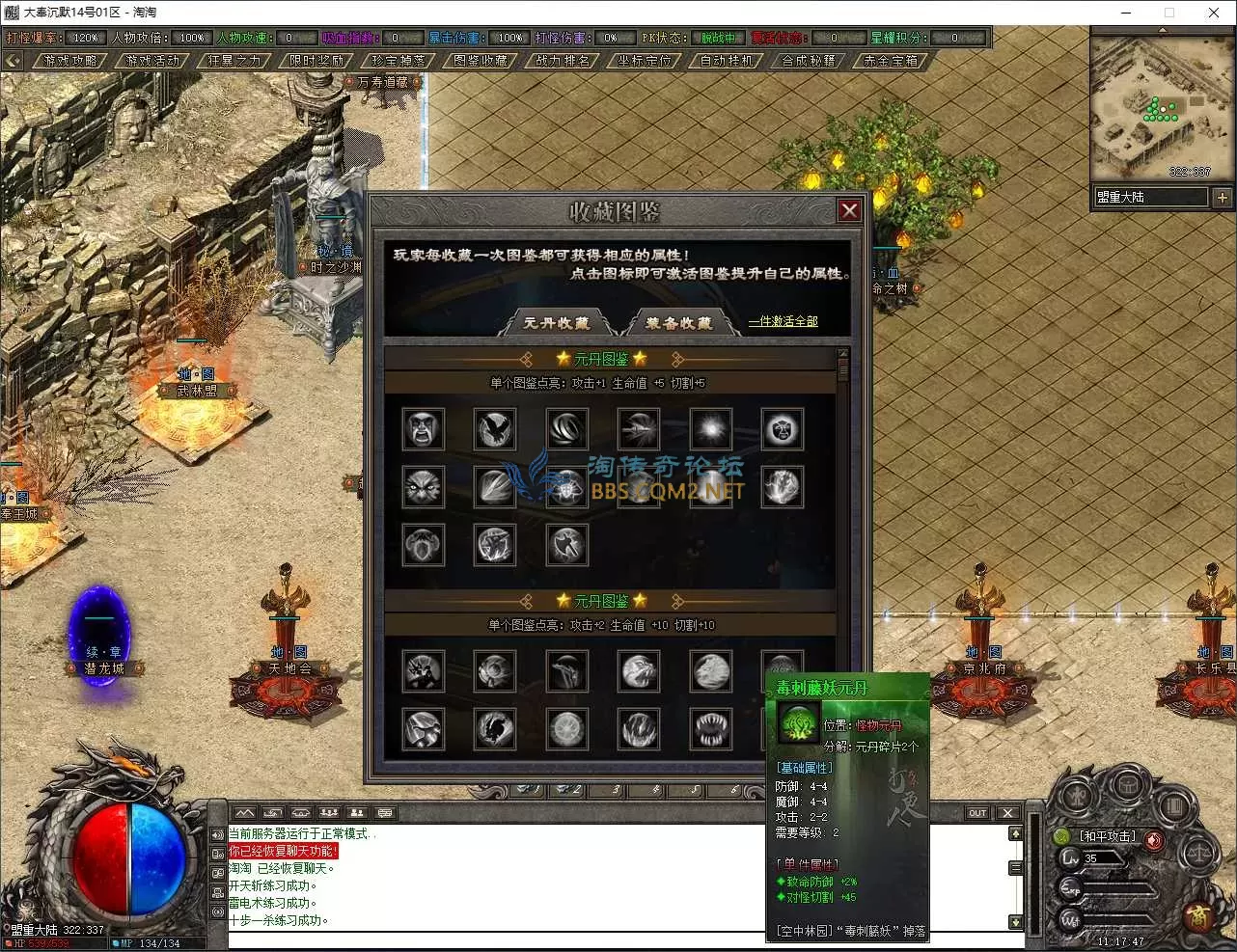
Task: Open the round red 商 shop button
Action: [x=1197, y=916]
